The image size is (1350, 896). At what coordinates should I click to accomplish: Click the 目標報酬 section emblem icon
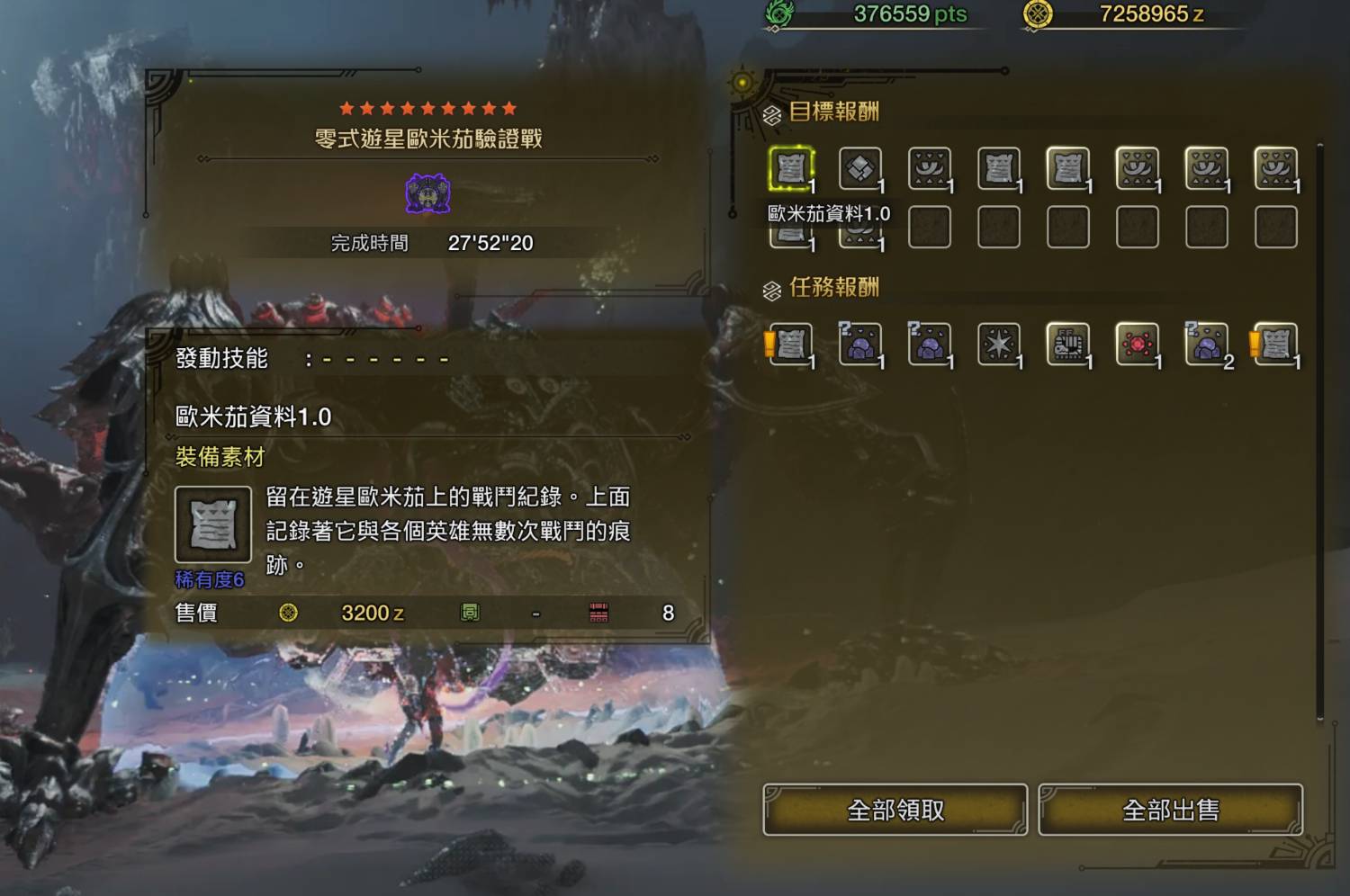[769, 112]
